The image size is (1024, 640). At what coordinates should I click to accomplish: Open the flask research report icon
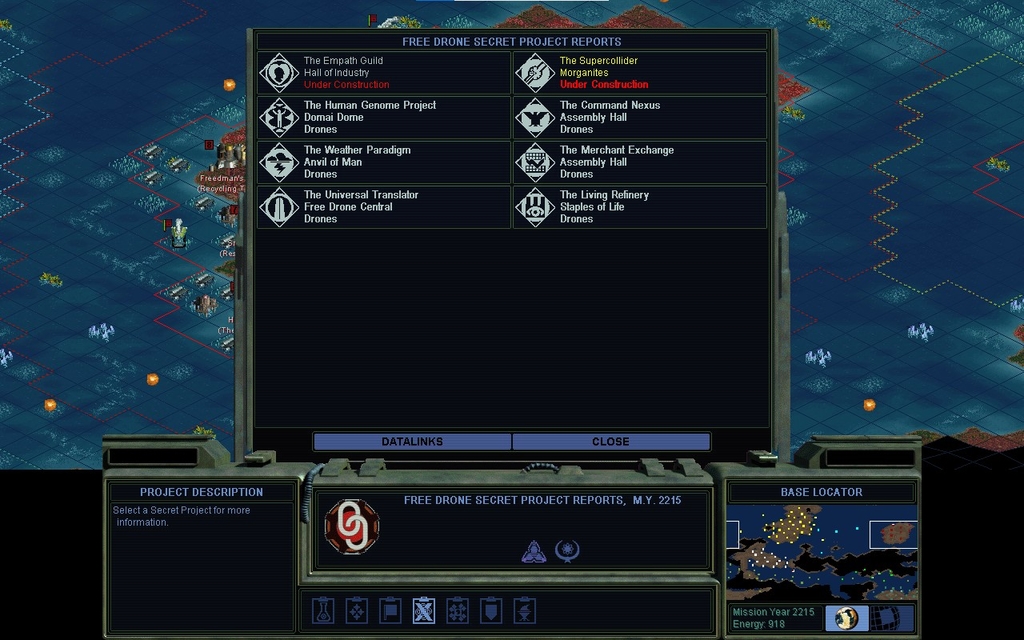pyautogui.click(x=322, y=610)
